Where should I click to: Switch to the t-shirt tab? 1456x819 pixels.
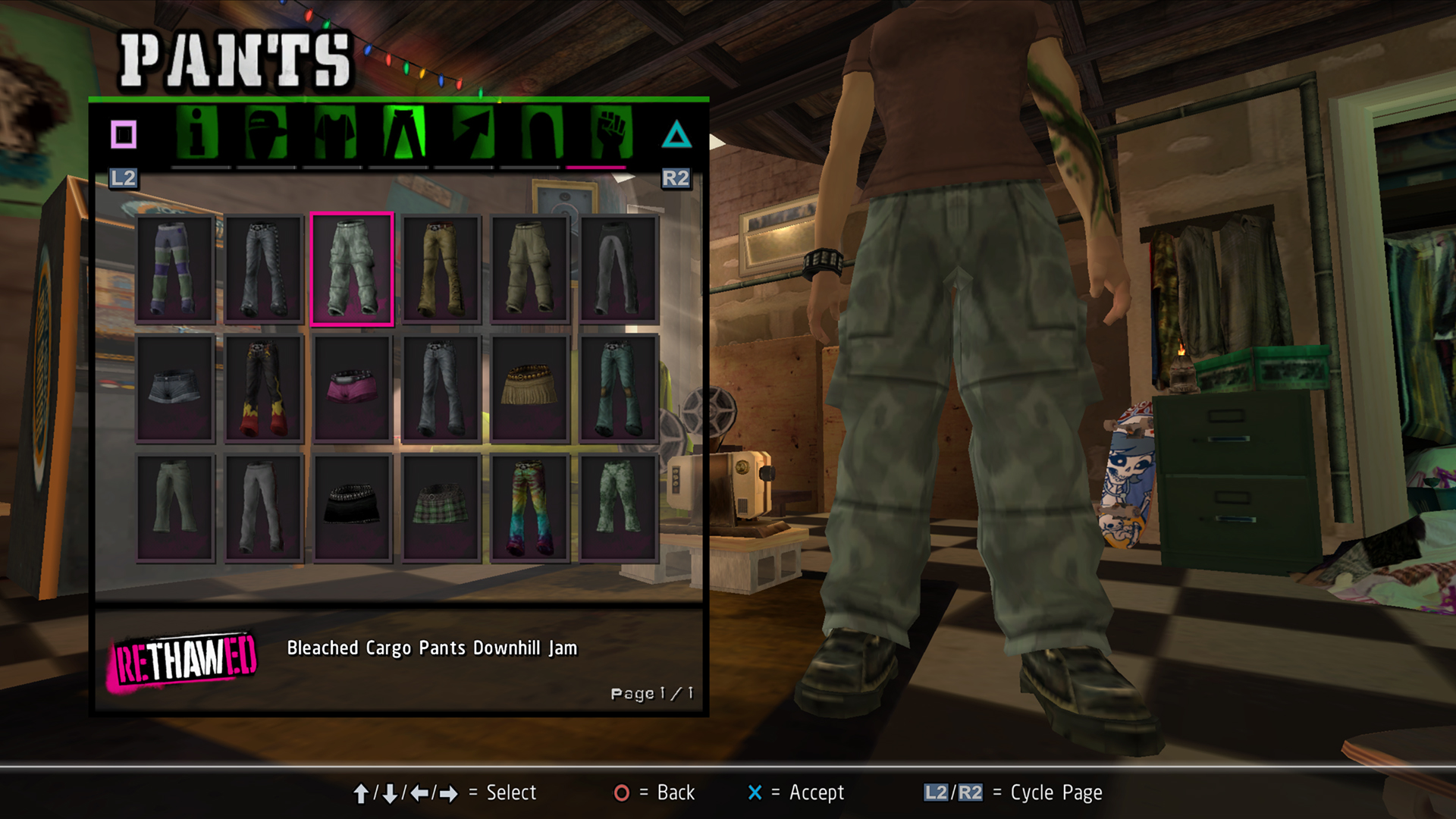(335, 133)
